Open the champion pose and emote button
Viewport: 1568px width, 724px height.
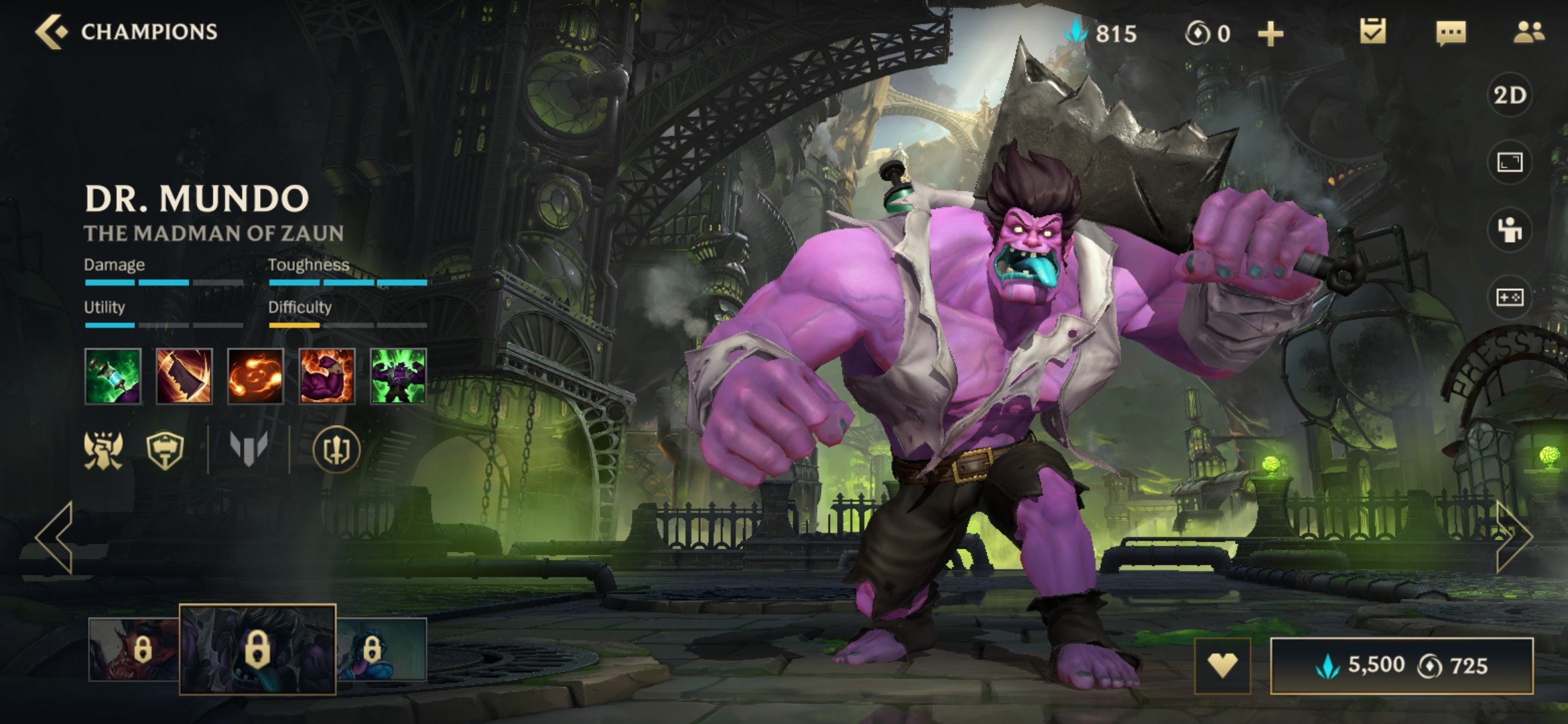(x=1510, y=230)
